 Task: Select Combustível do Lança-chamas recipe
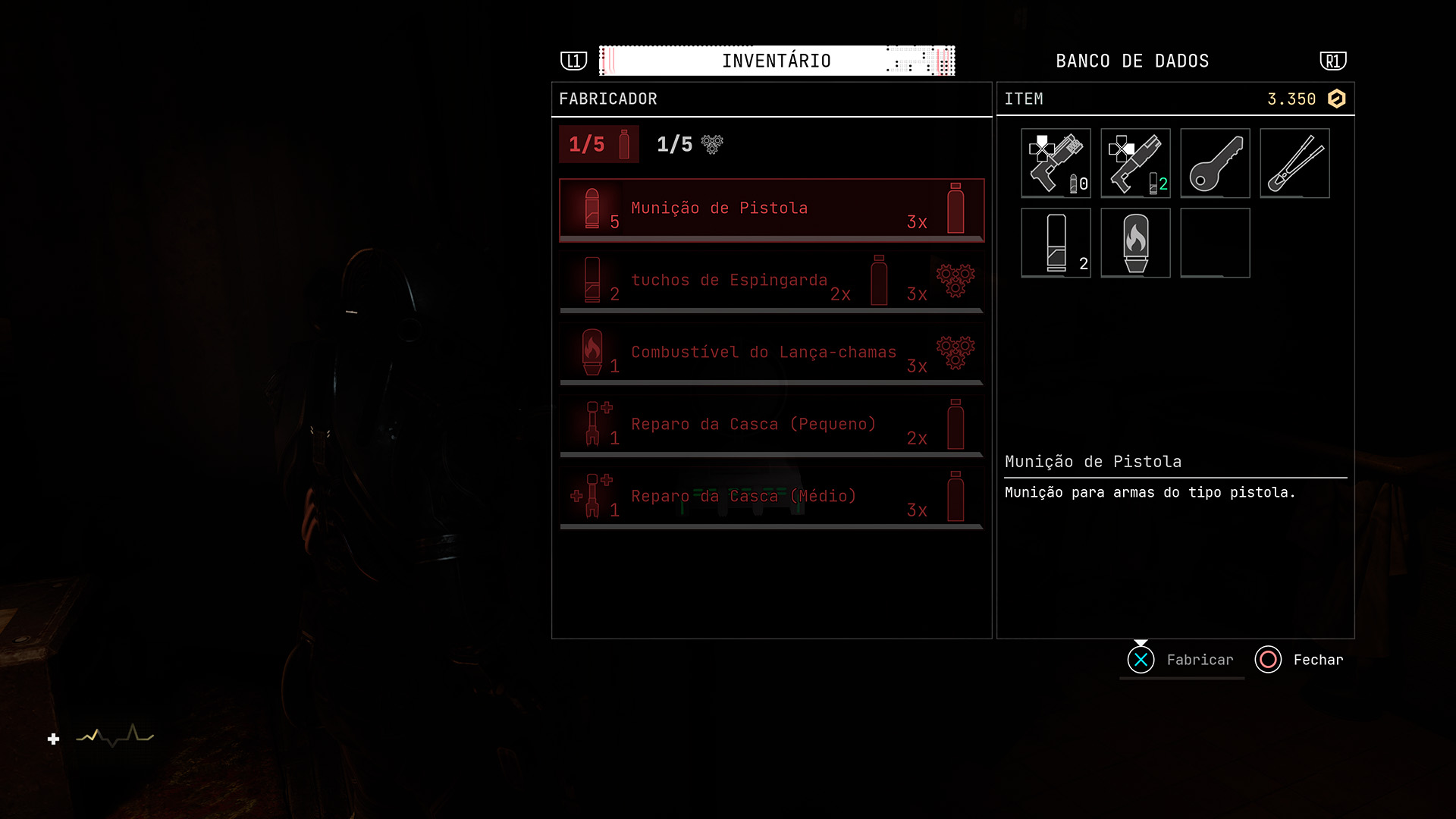point(771,354)
